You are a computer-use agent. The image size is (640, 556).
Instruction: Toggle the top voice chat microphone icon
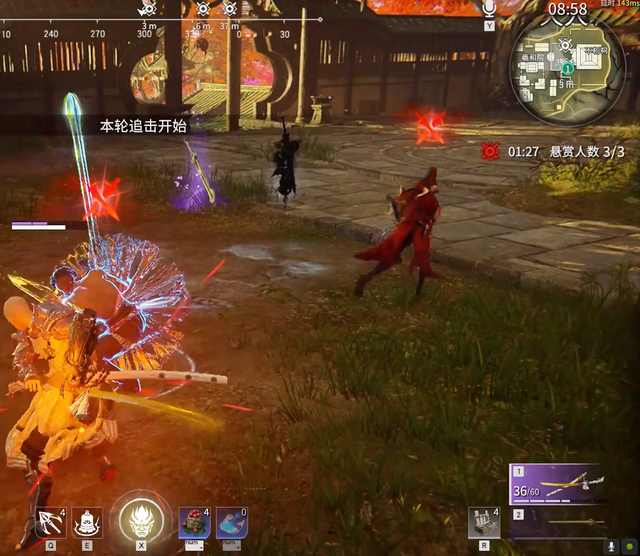coord(489,9)
